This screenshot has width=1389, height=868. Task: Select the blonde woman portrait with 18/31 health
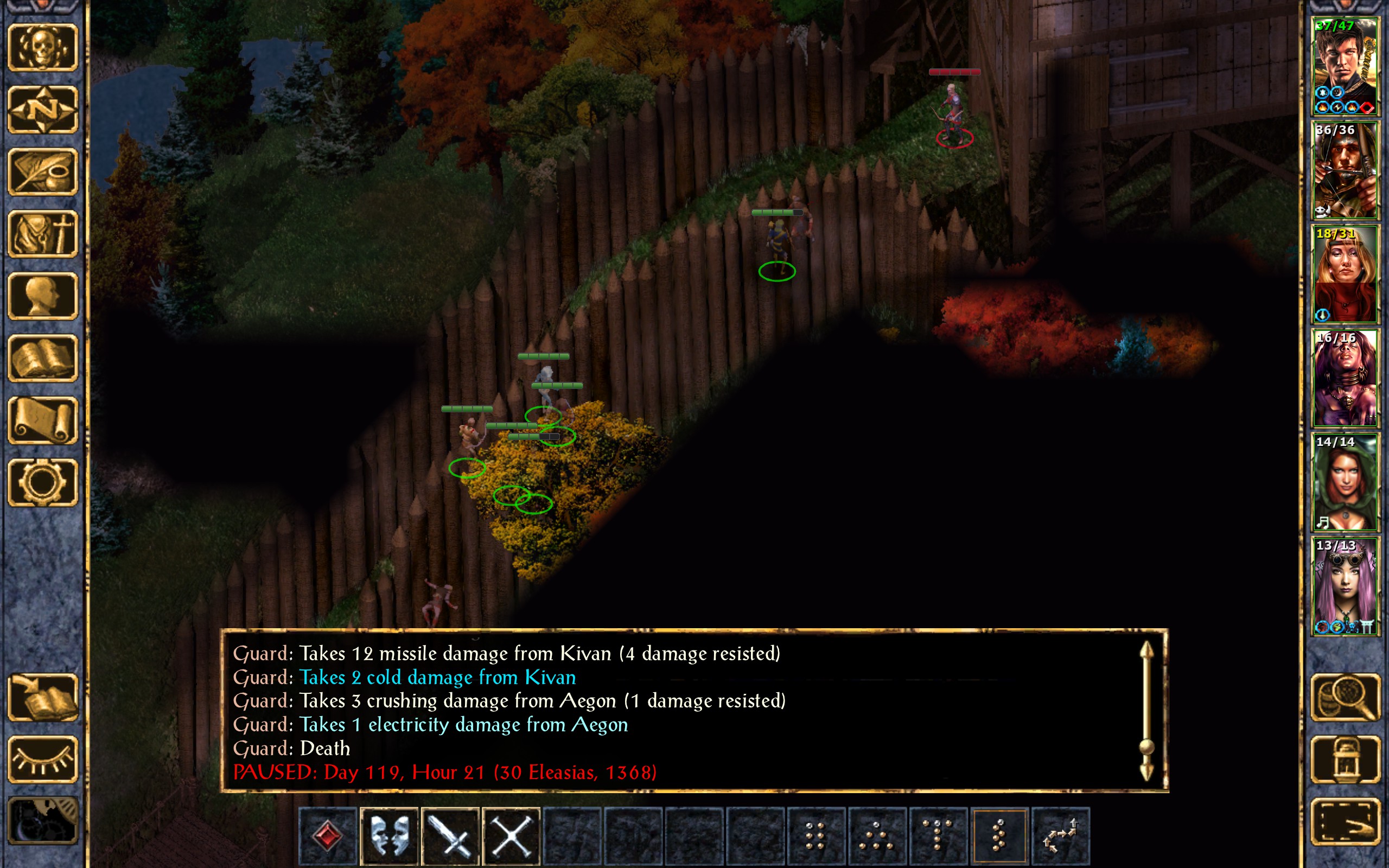[x=1344, y=275]
